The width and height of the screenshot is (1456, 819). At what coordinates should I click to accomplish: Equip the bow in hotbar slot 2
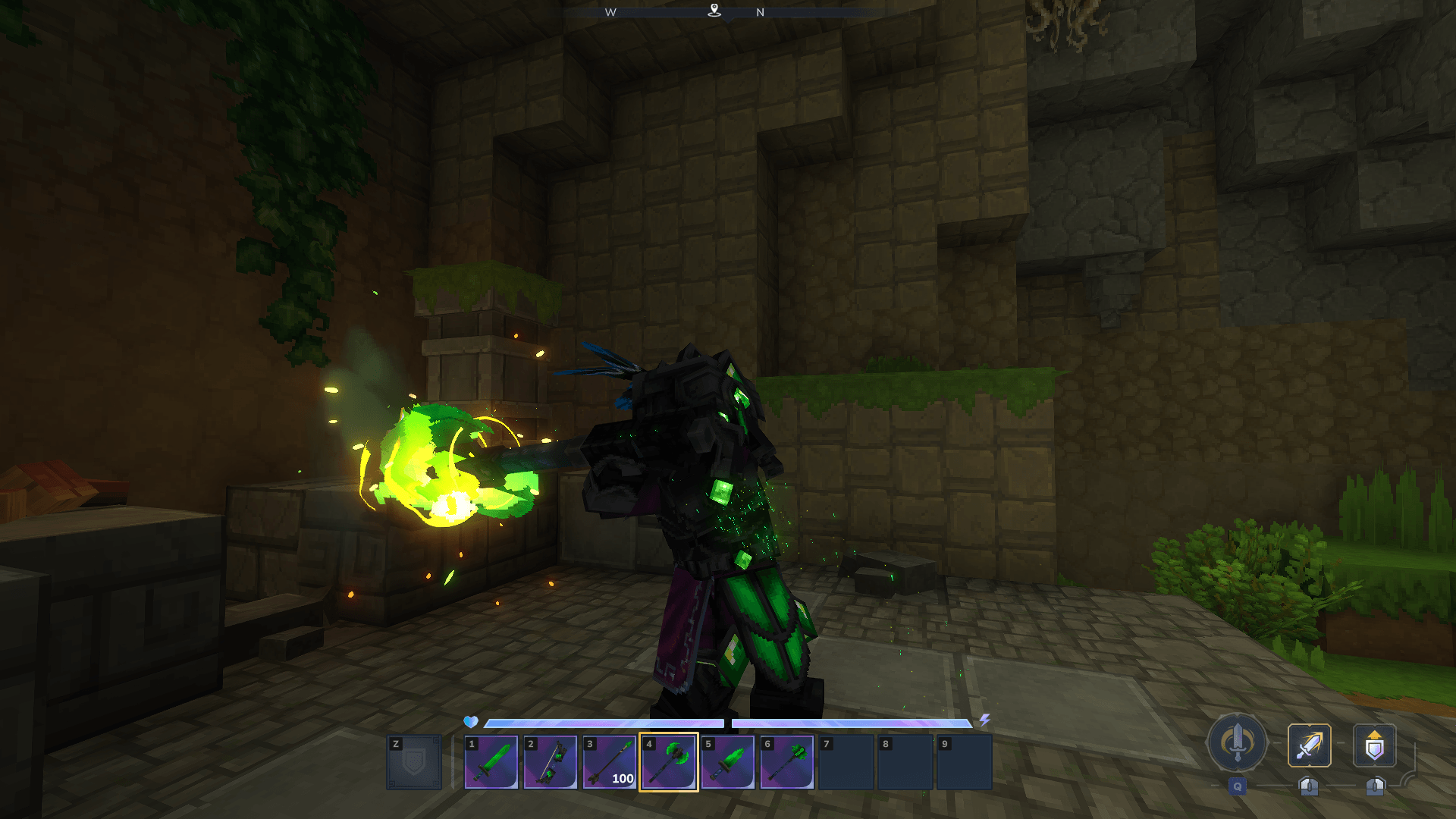click(551, 762)
